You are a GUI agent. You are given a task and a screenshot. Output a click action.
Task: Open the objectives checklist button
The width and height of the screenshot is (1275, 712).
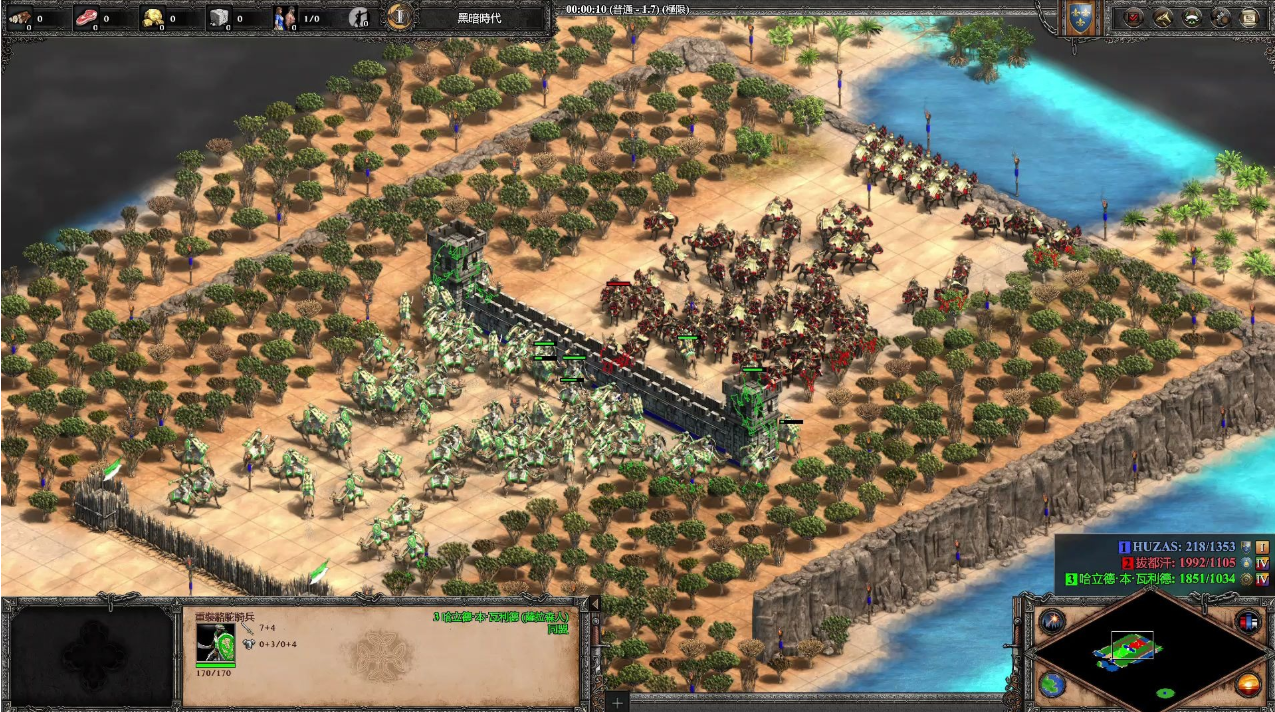pyautogui.click(x=1133, y=17)
